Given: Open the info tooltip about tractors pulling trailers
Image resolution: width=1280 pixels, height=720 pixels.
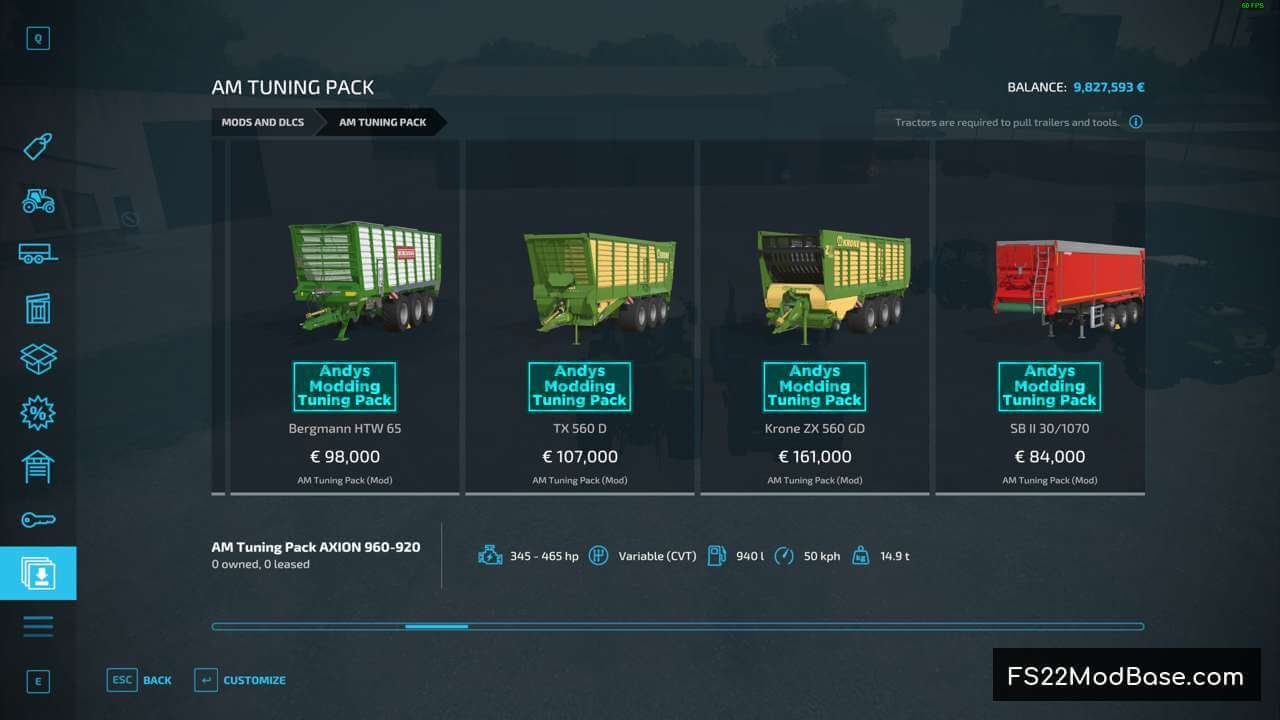Looking at the screenshot, I should 1136,122.
